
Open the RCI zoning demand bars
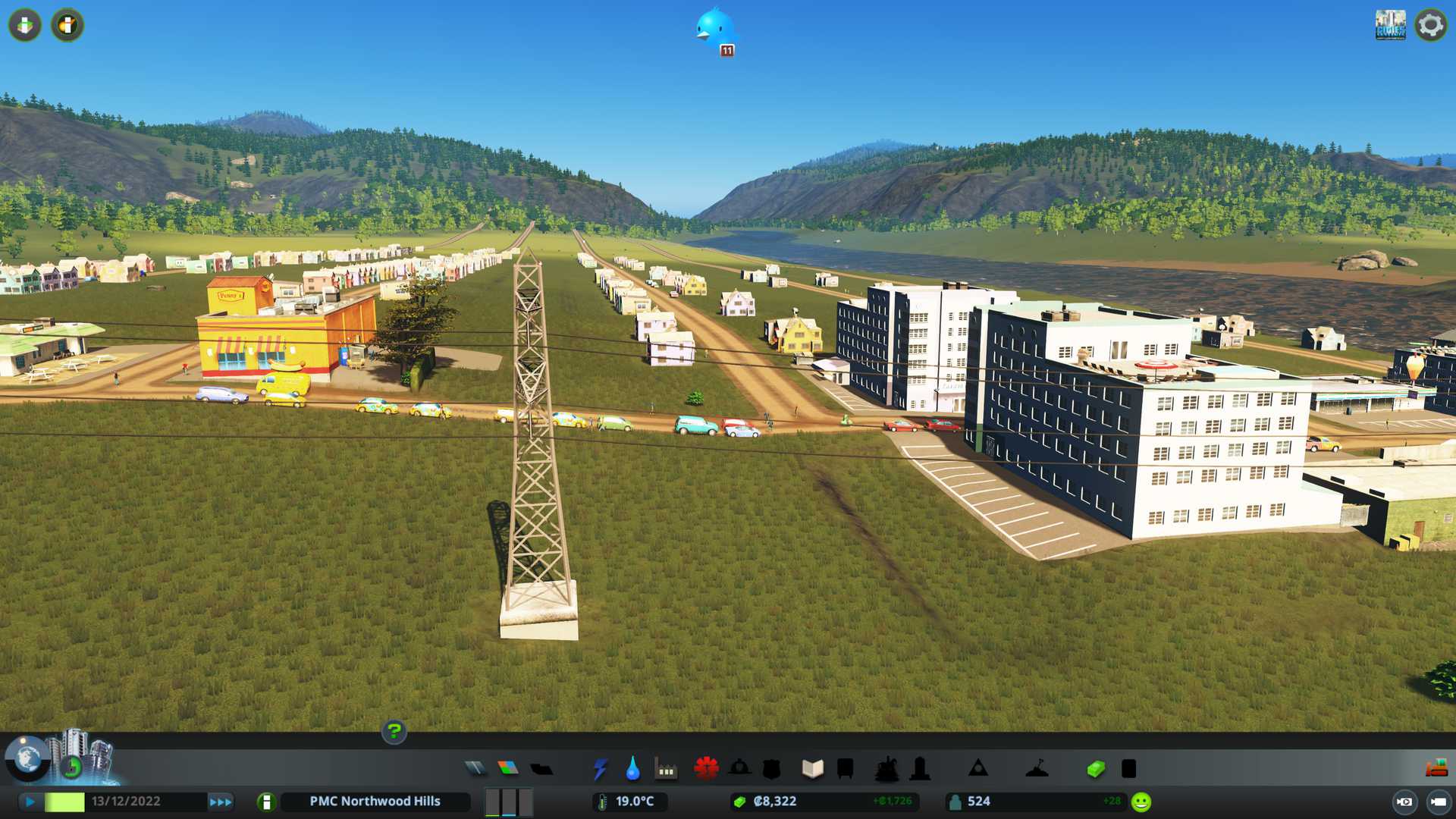pyautogui.click(x=509, y=802)
